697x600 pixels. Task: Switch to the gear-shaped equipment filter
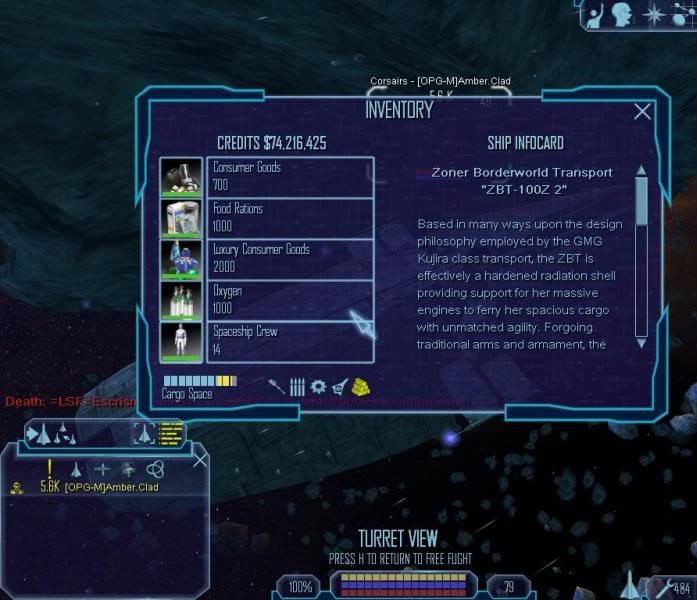(318, 386)
